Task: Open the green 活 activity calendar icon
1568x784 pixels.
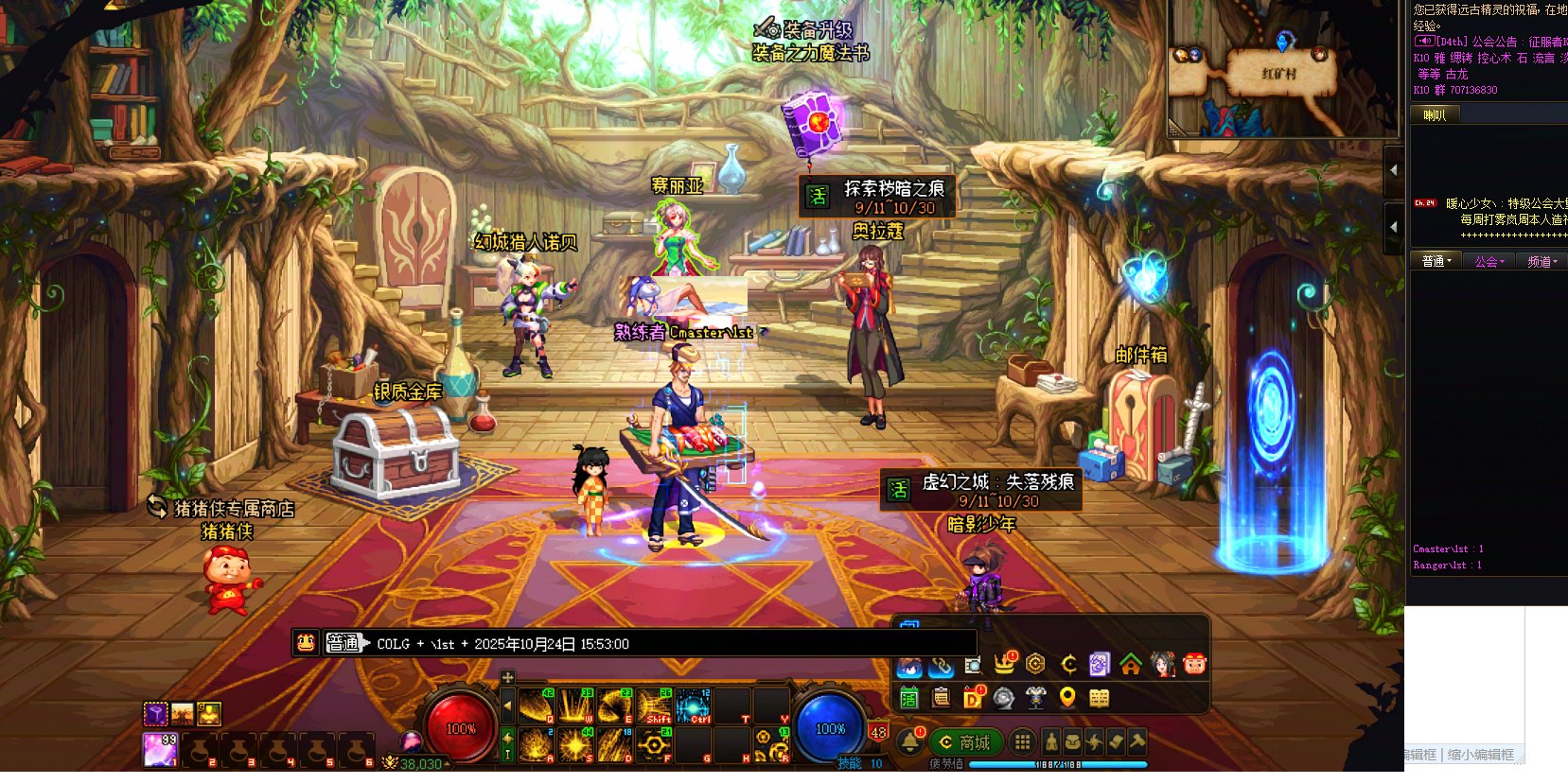Action: (x=909, y=698)
